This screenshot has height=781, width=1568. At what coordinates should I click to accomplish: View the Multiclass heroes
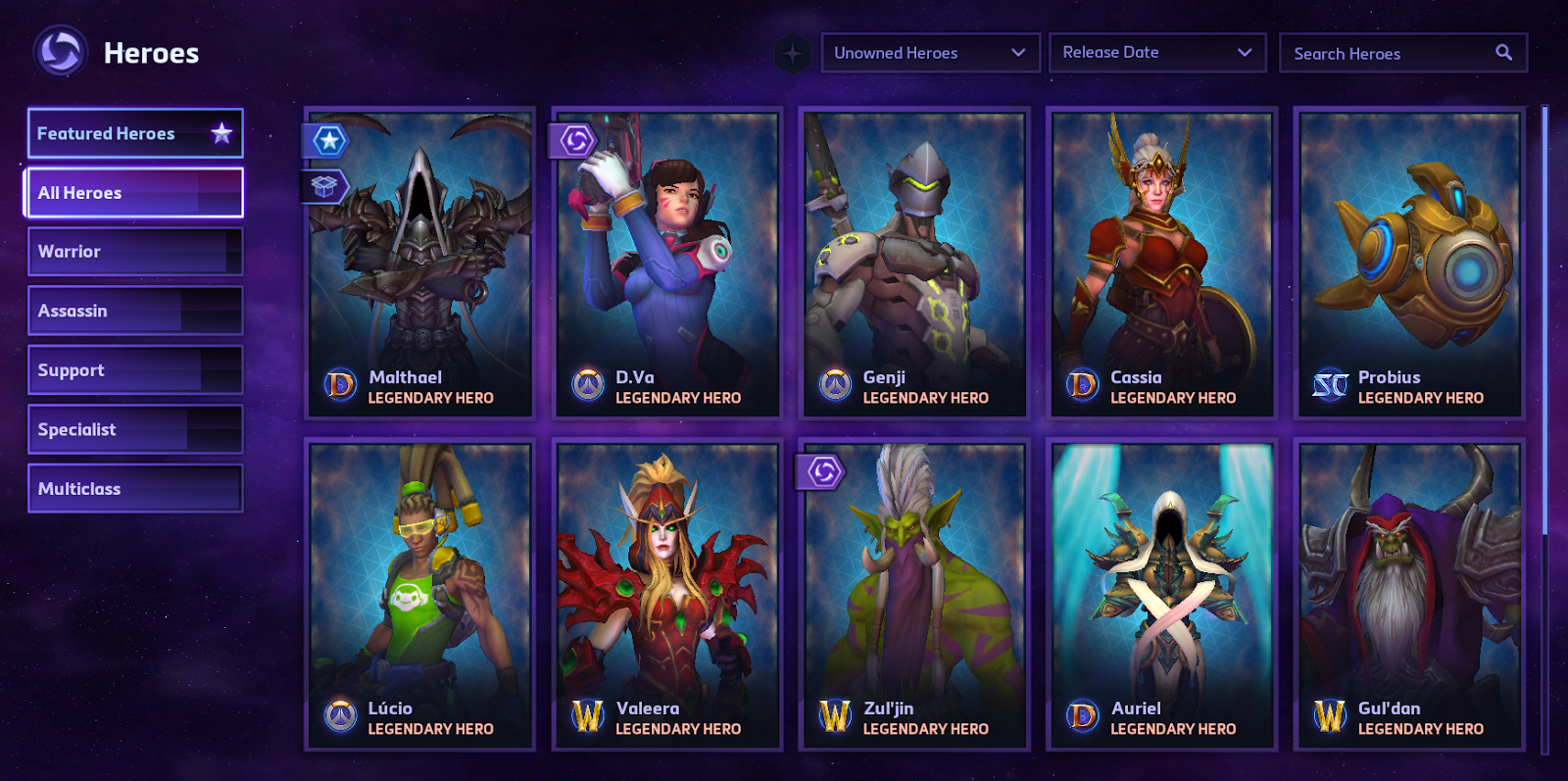[134, 489]
